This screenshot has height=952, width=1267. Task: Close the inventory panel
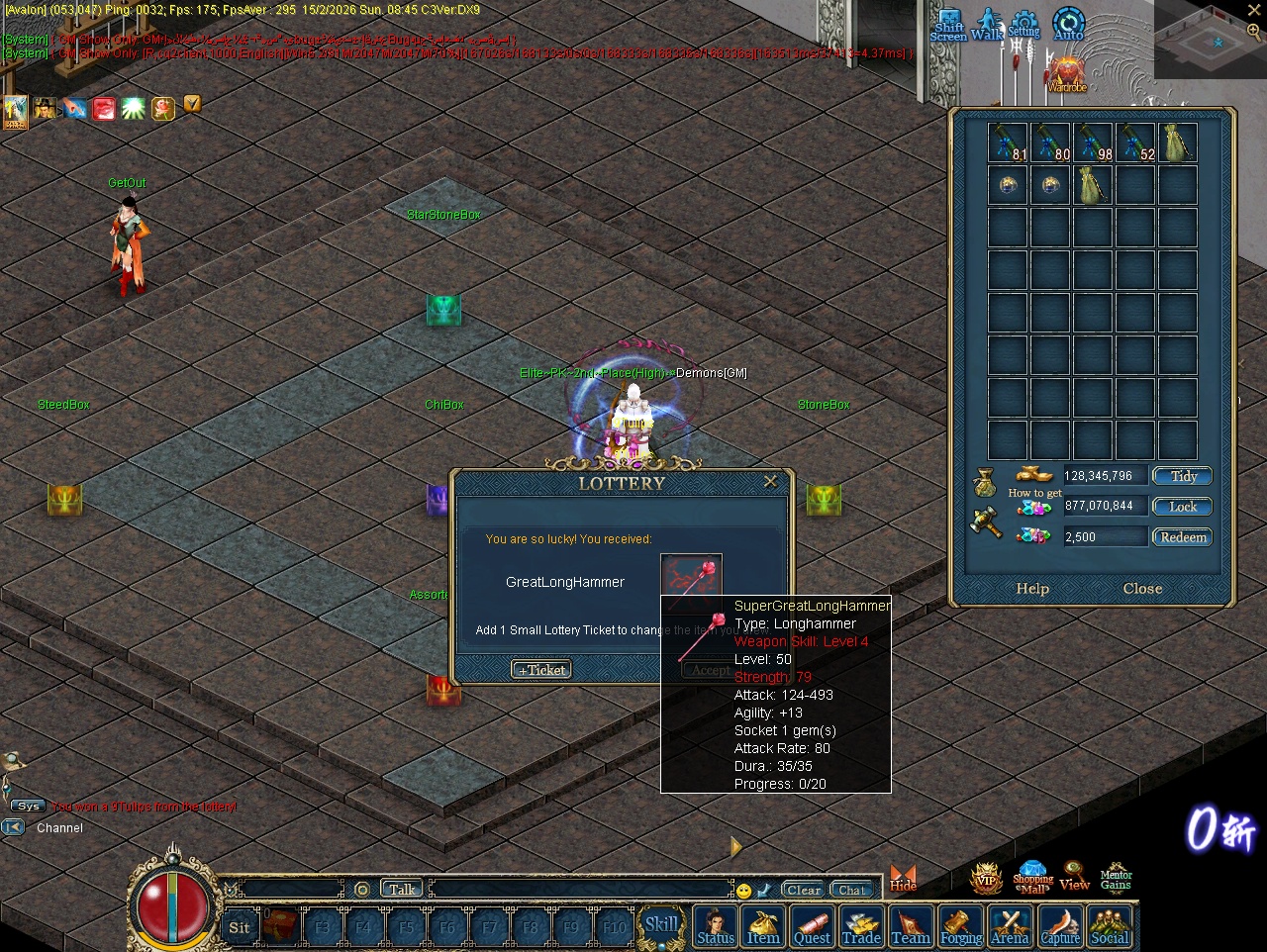[1142, 589]
